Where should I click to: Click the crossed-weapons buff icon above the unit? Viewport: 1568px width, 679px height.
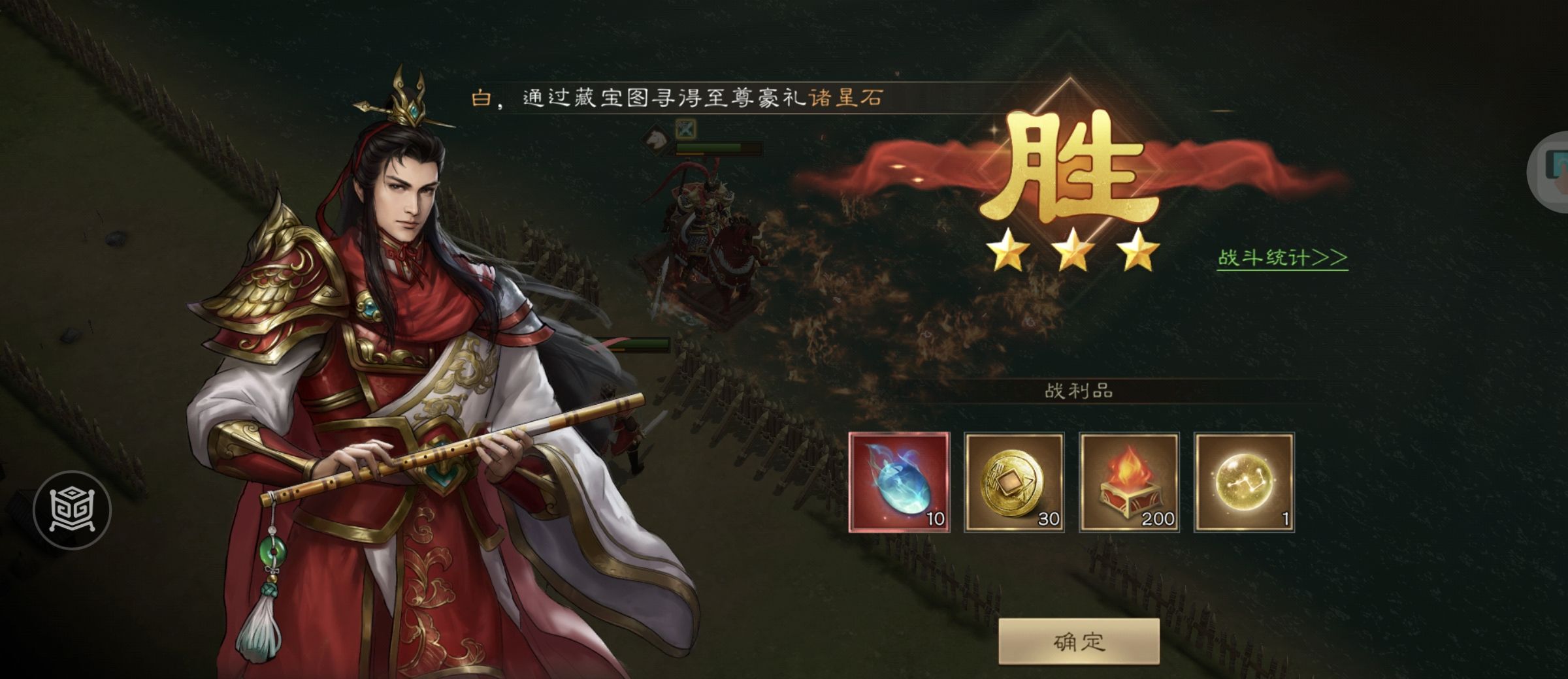point(687,129)
